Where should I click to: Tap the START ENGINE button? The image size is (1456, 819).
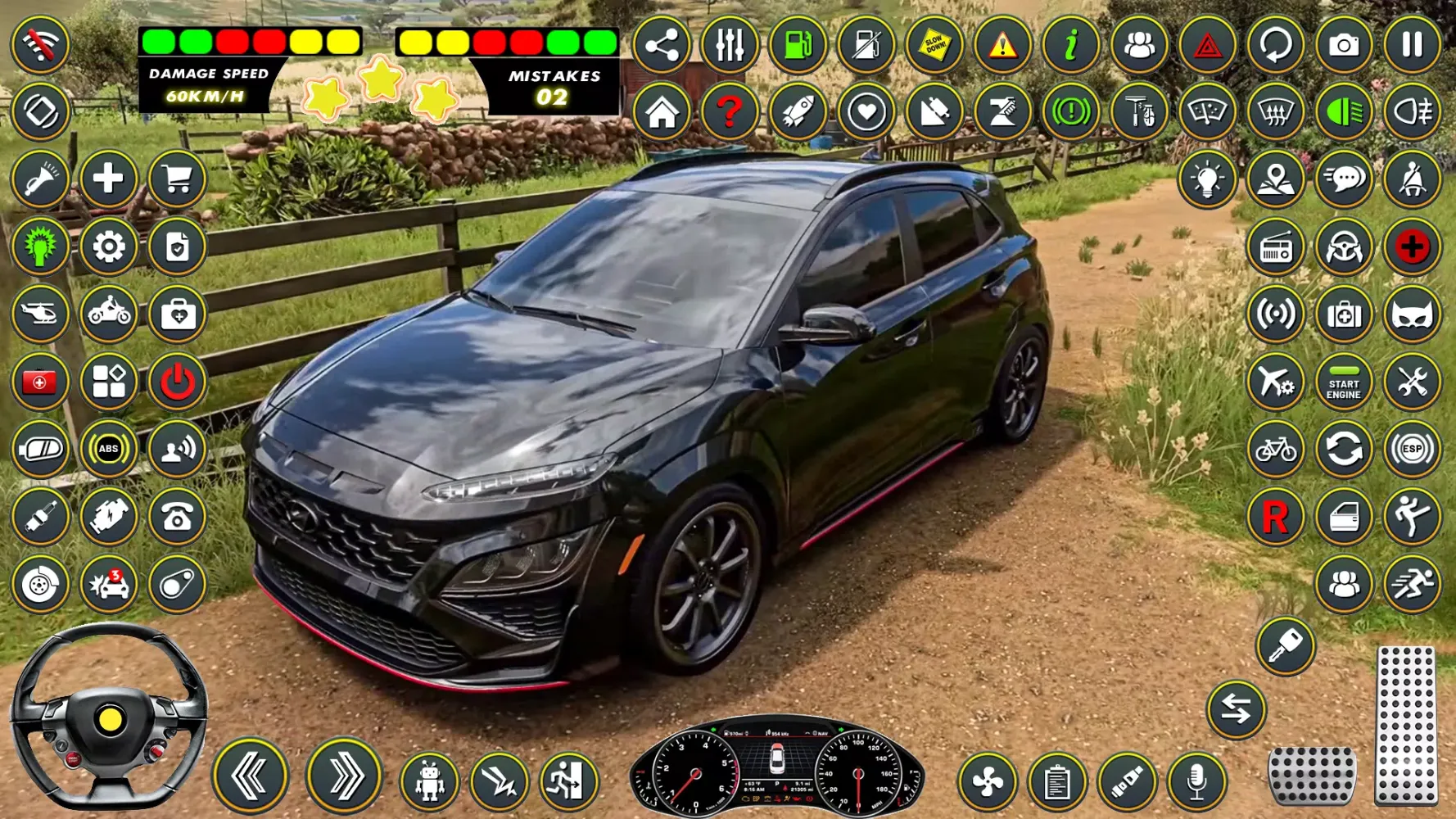click(x=1344, y=382)
